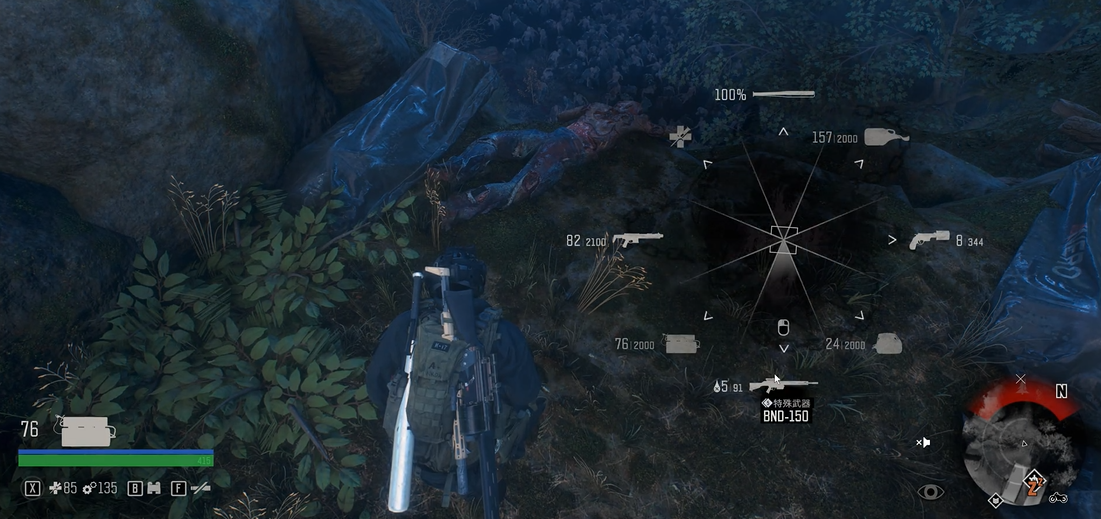
Task: Choose the bandage healing slot on the wheel
Action: (x=681, y=137)
